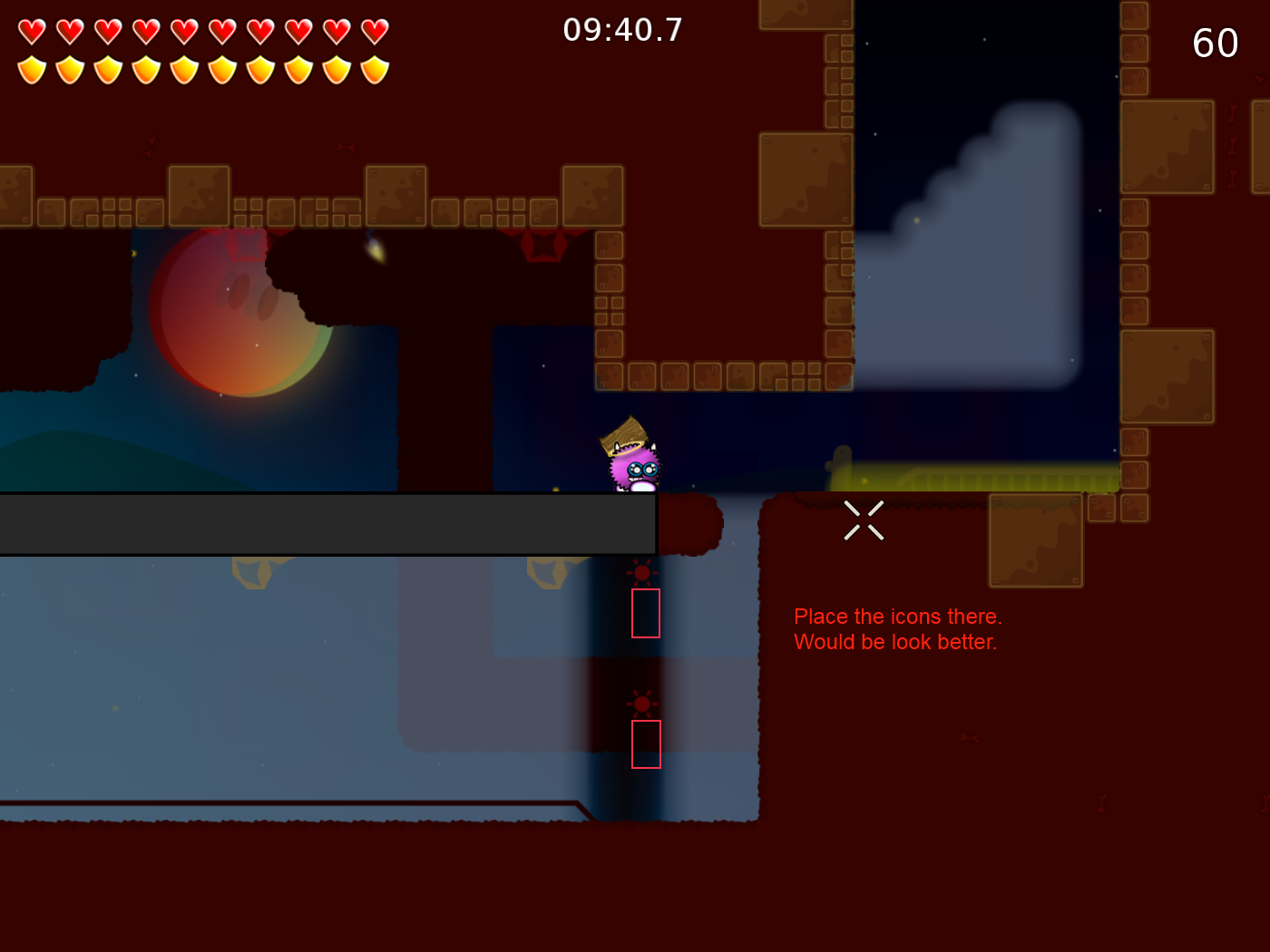Click the score counter showing 60
This screenshot has width=1270, height=952.
pos(1216,43)
